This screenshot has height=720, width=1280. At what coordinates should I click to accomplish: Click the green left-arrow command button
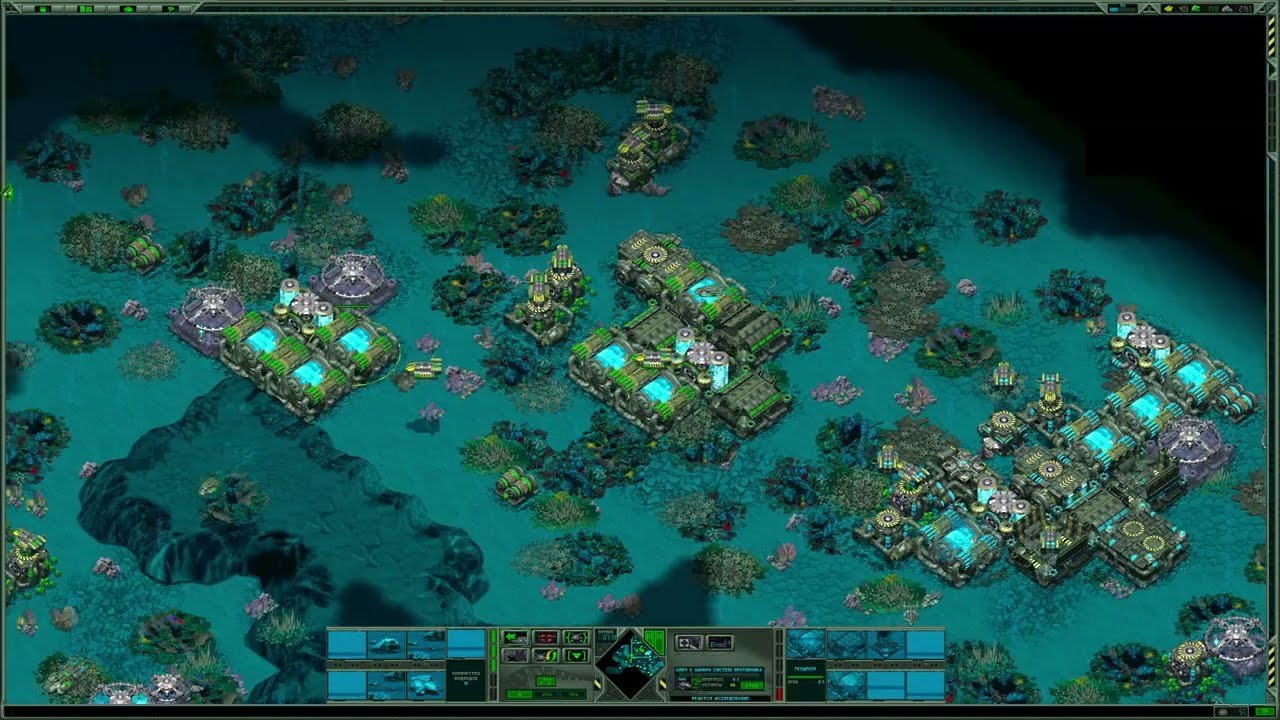[x=516, y=636]
